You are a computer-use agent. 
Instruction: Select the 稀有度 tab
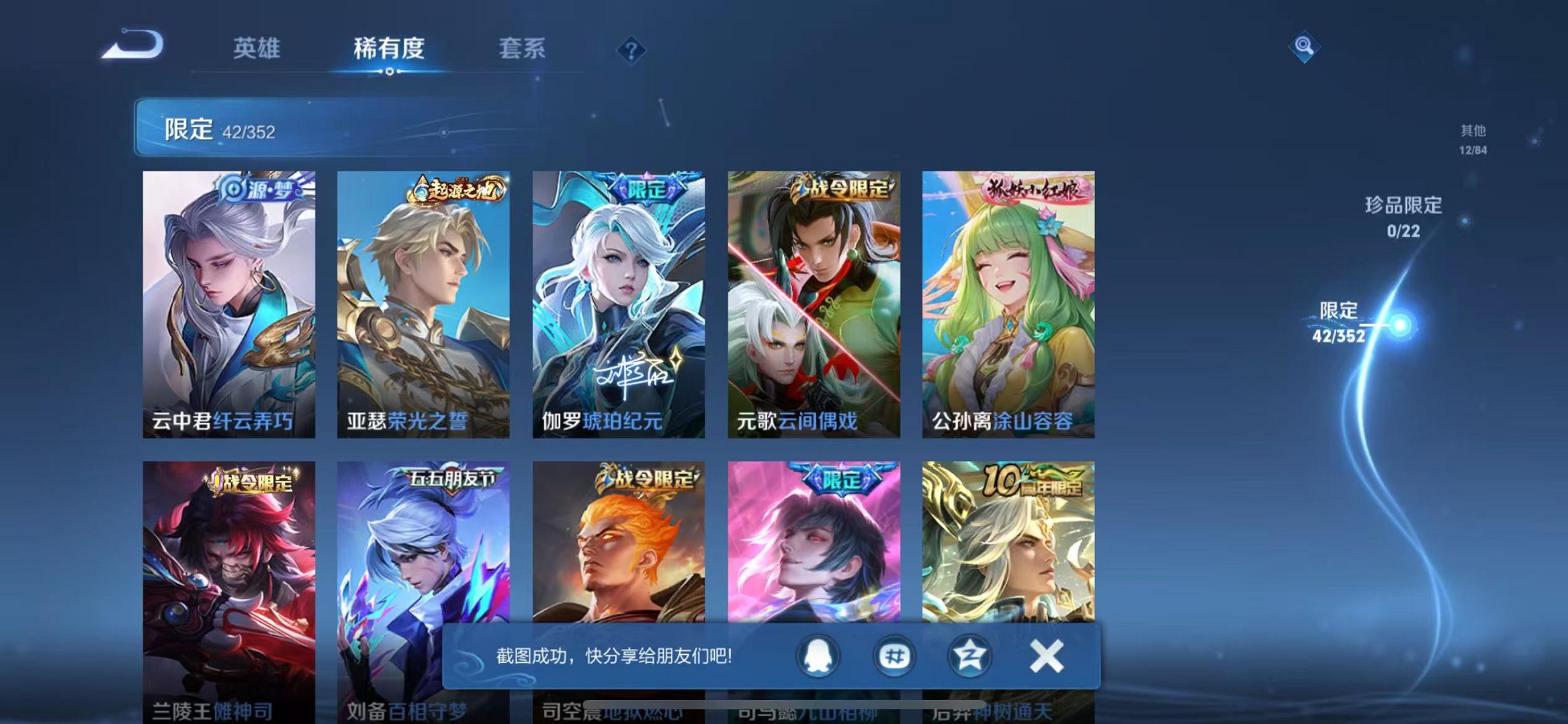pyautogui.click(x=389, y=50)
